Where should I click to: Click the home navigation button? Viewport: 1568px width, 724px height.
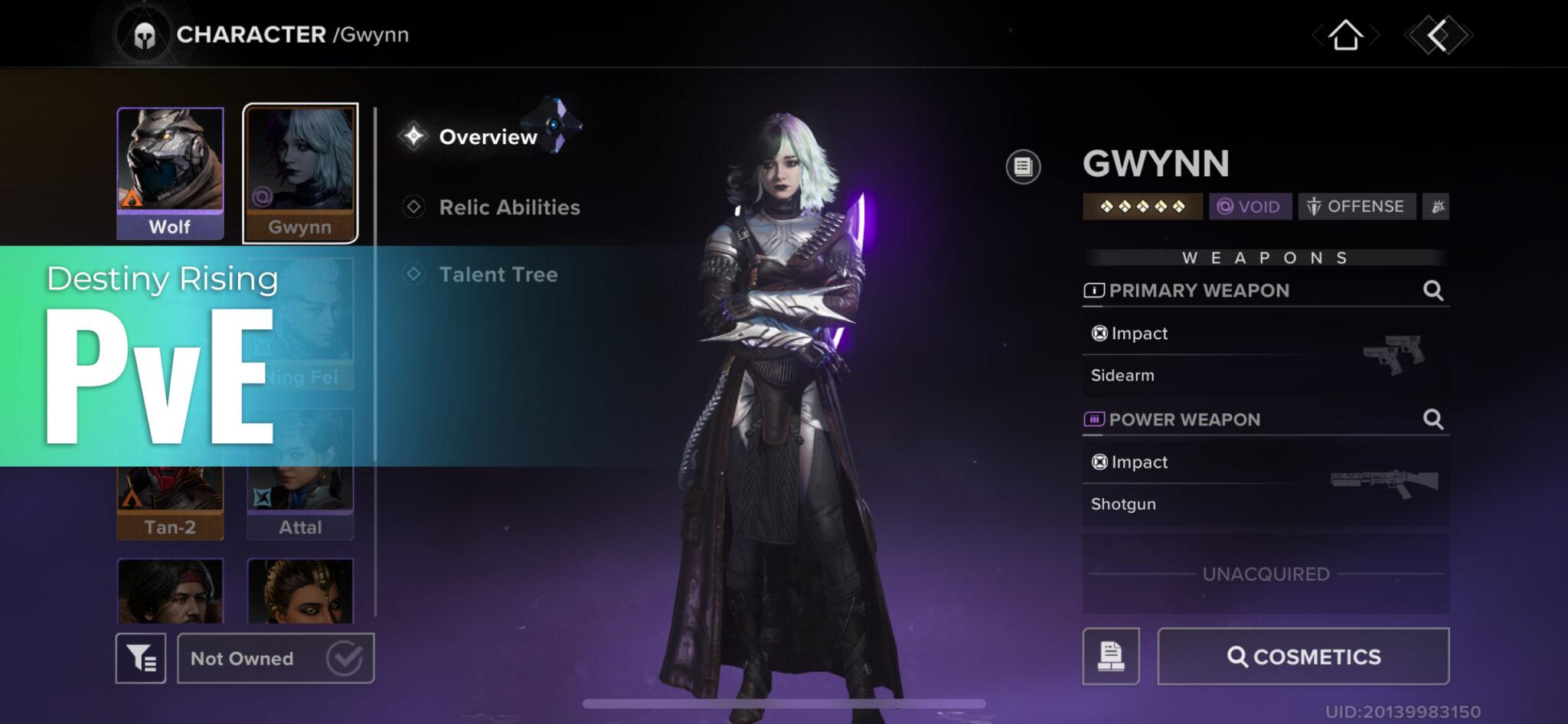click(x=1344, y=34)
